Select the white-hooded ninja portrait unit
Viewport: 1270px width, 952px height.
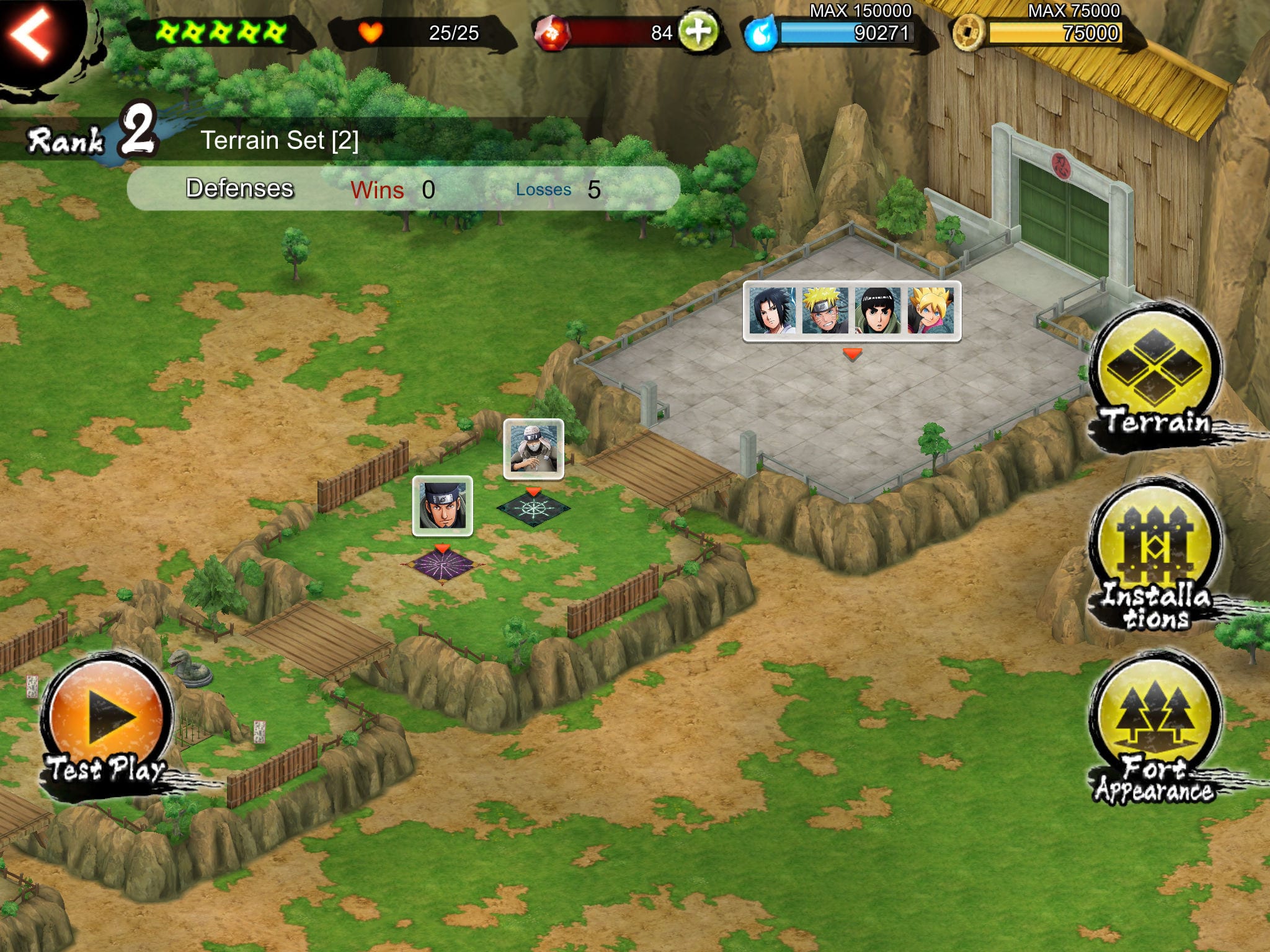tap(533, 449)
